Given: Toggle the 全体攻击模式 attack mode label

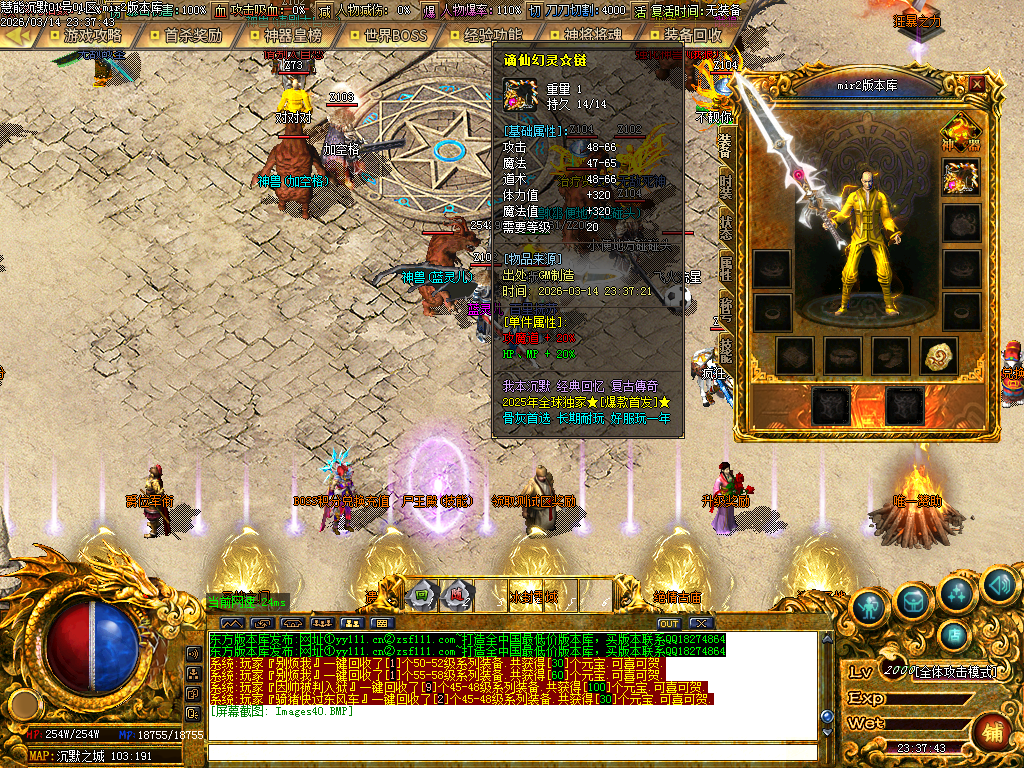Looking at the screenshot, I should 956,672.
